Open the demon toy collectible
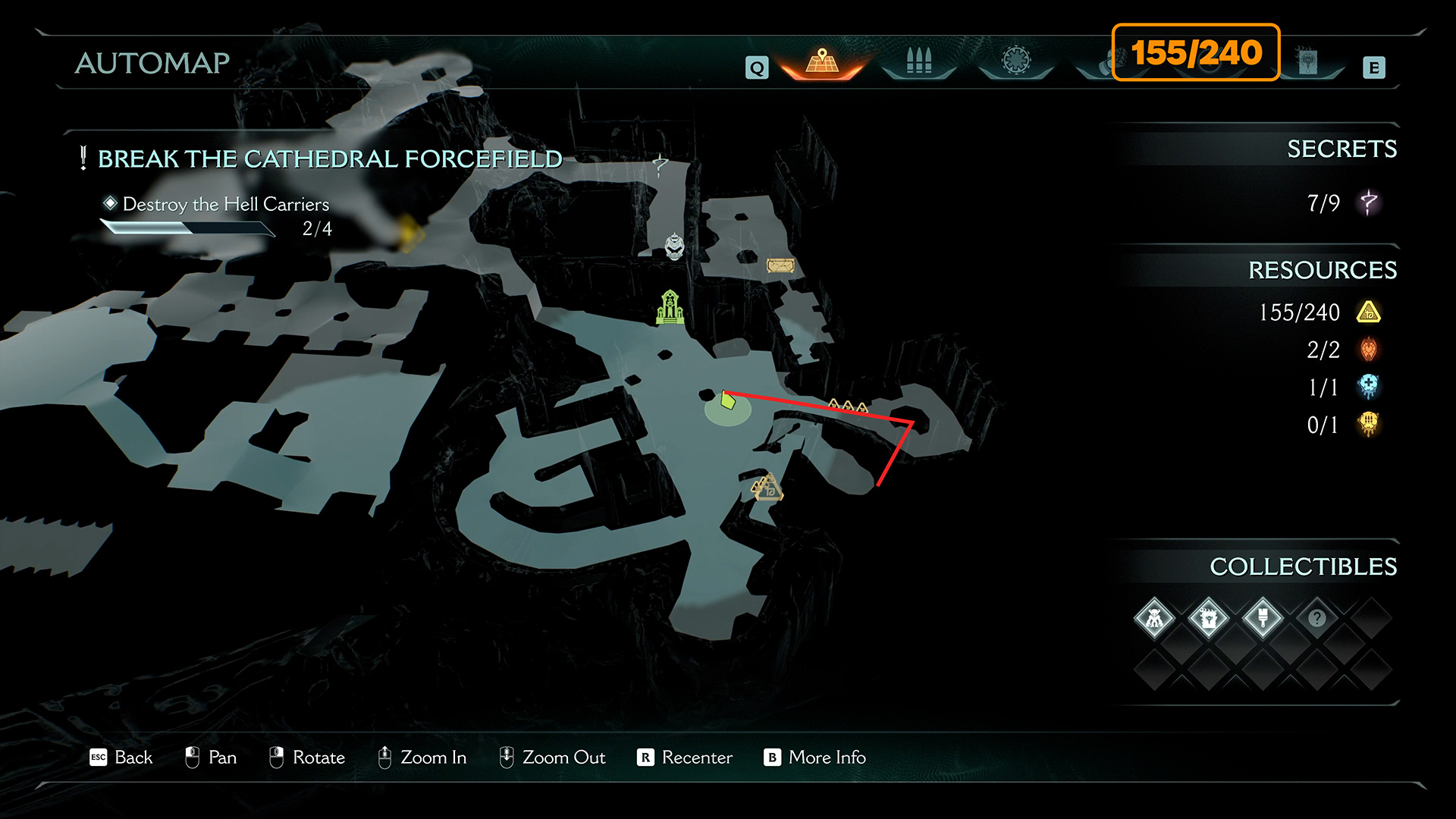 coord(1154,619)
